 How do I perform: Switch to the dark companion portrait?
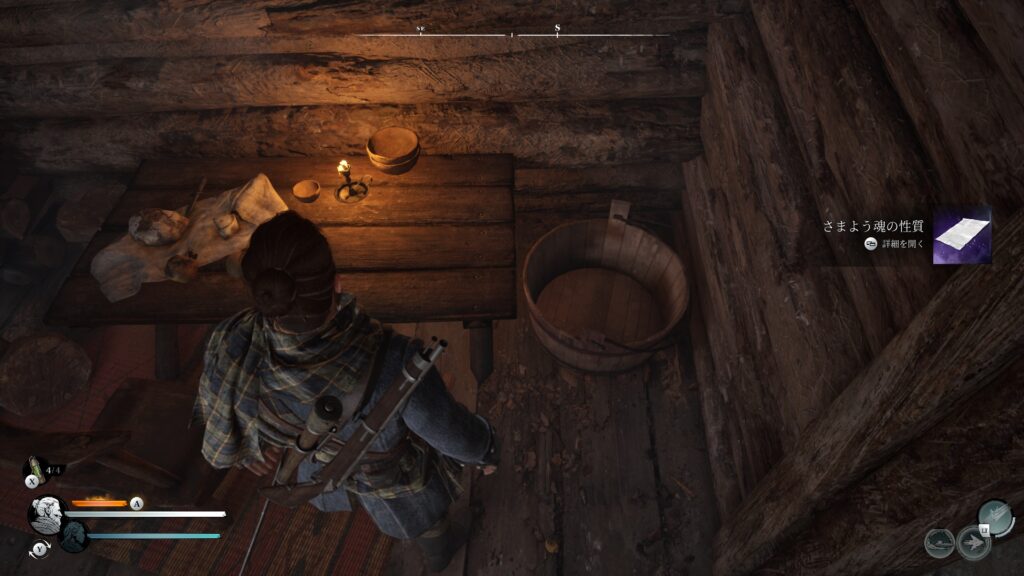coord(71,537)
